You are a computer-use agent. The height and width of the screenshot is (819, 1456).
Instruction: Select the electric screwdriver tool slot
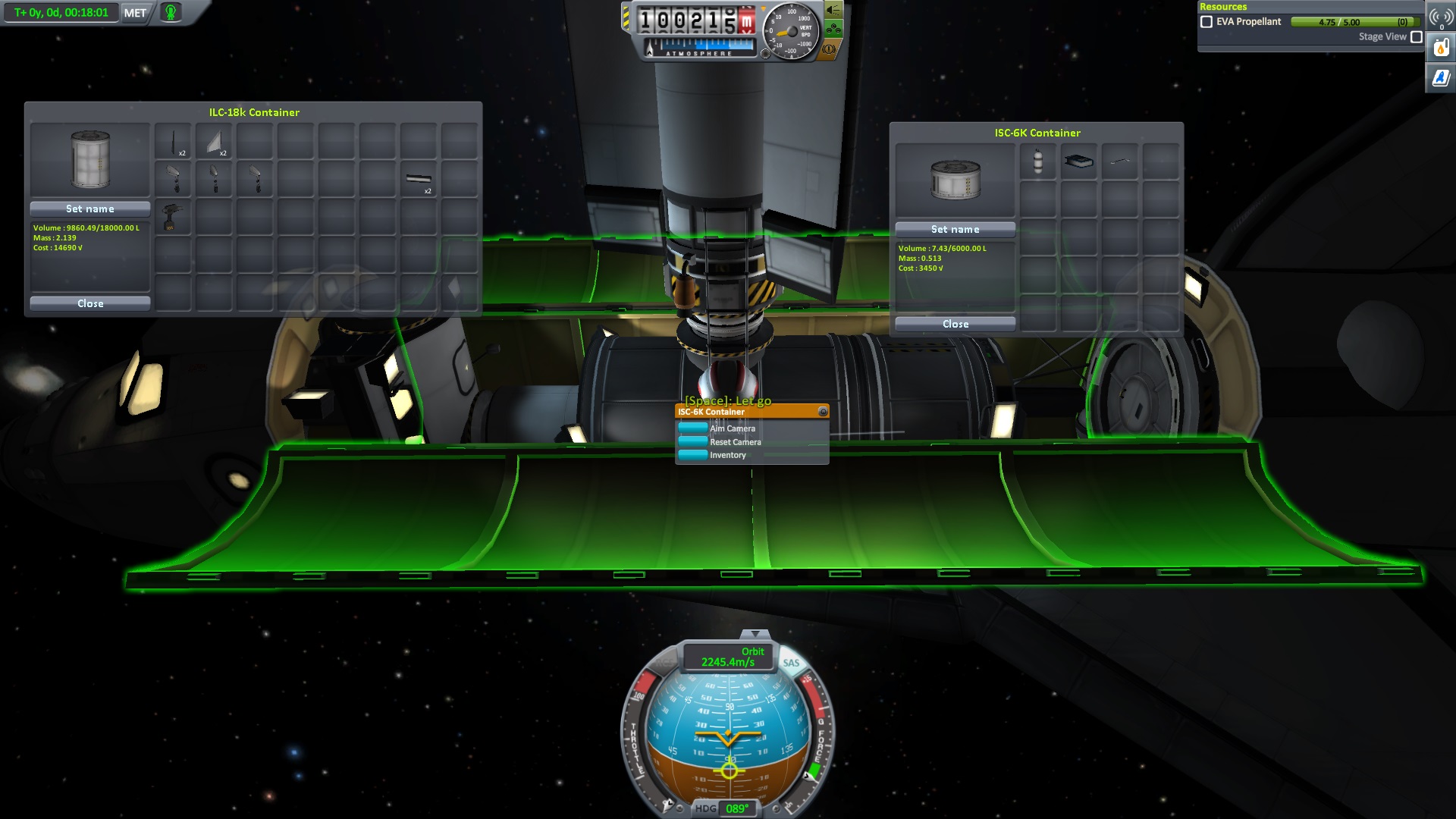pos(173,218)
